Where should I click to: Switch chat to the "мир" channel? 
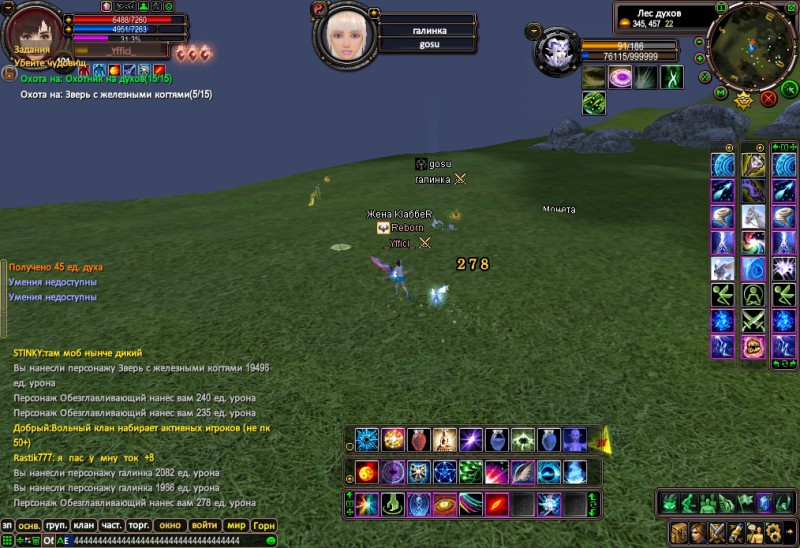(236, 525)
